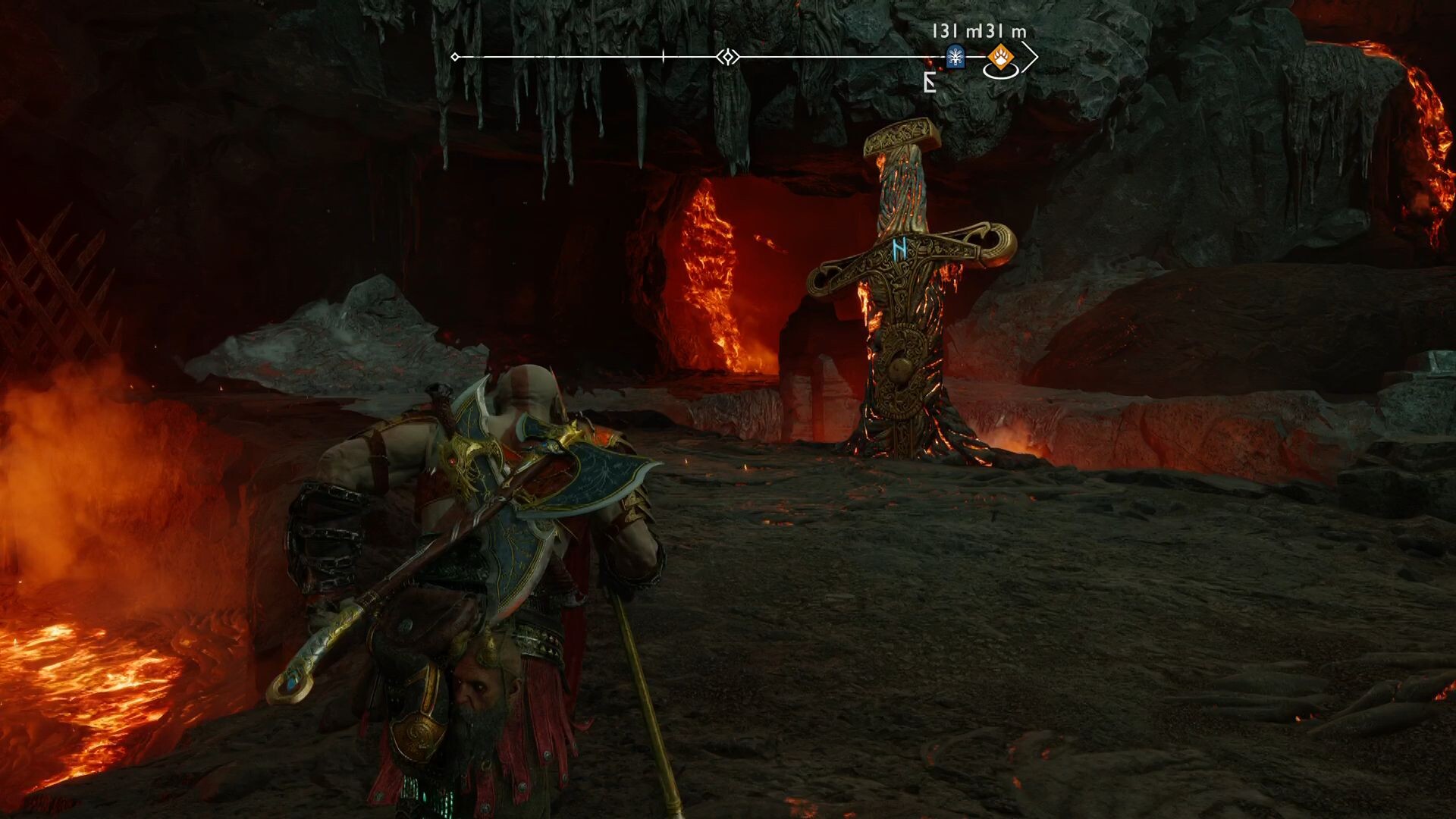1456x819 pixels.
Task: Click the tick mark on the compass line
Action: (x=663, y=55)
